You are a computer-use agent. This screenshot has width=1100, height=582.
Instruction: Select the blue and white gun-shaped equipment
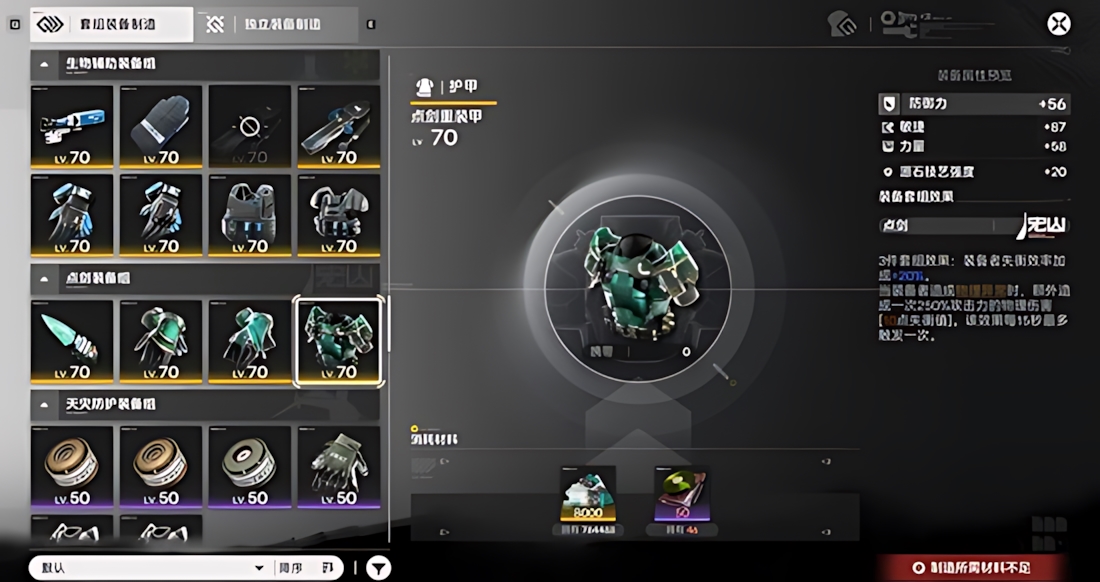[72, 126]
